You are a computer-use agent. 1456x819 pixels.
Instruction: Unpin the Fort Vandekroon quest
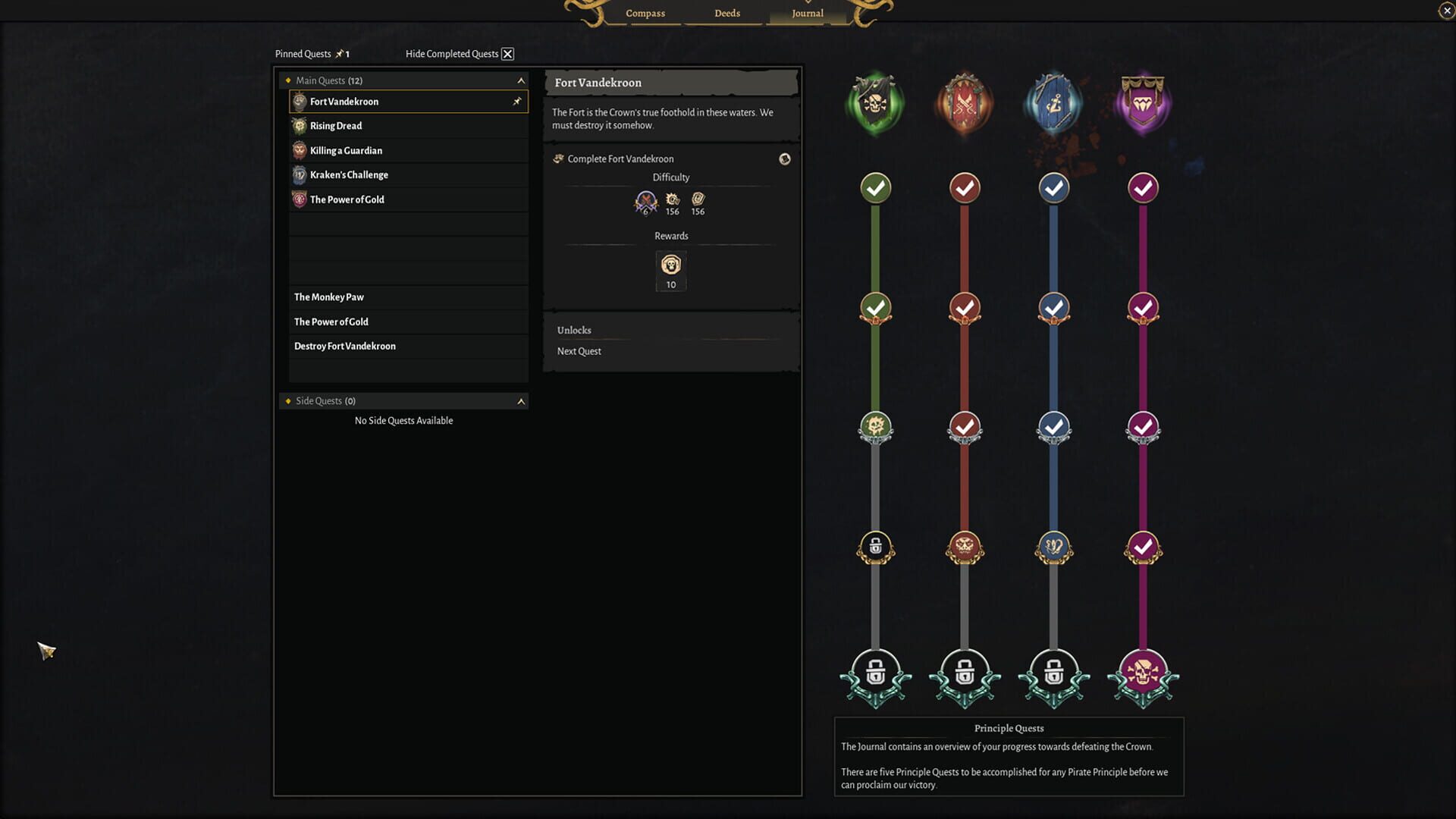(518, 101)
